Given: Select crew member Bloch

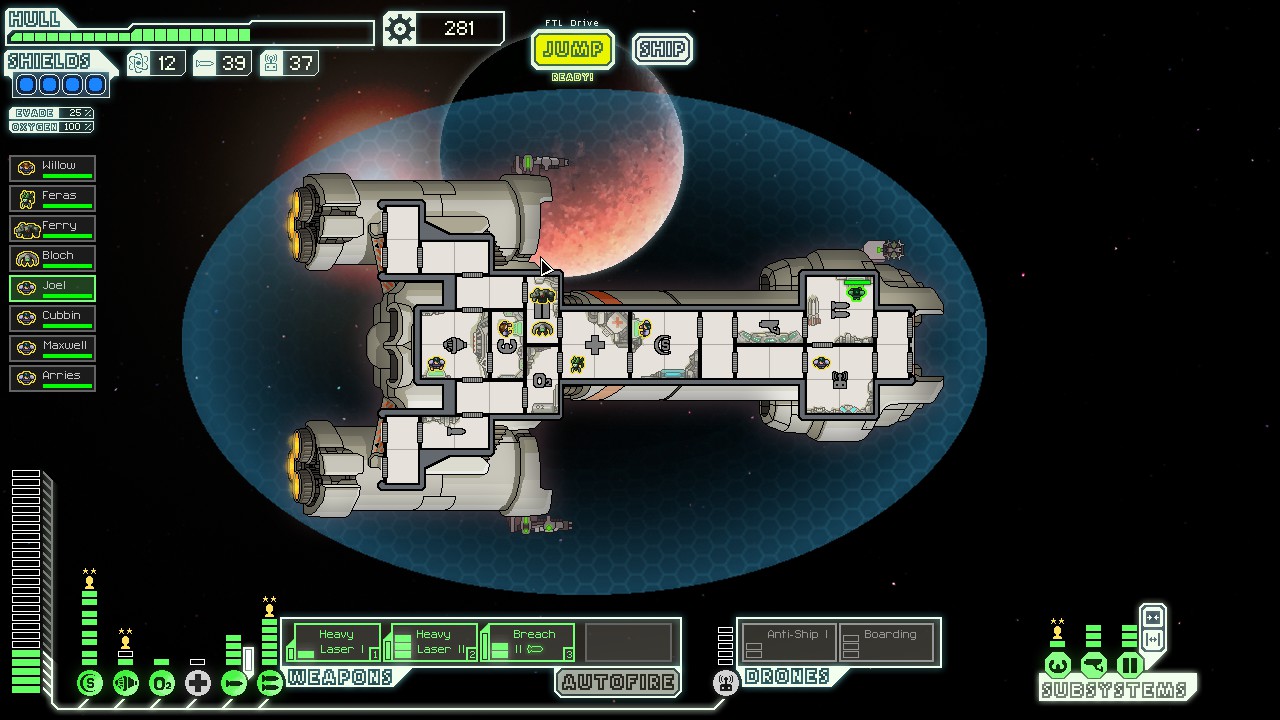Looking at the screenshot, I should (53, 257).
